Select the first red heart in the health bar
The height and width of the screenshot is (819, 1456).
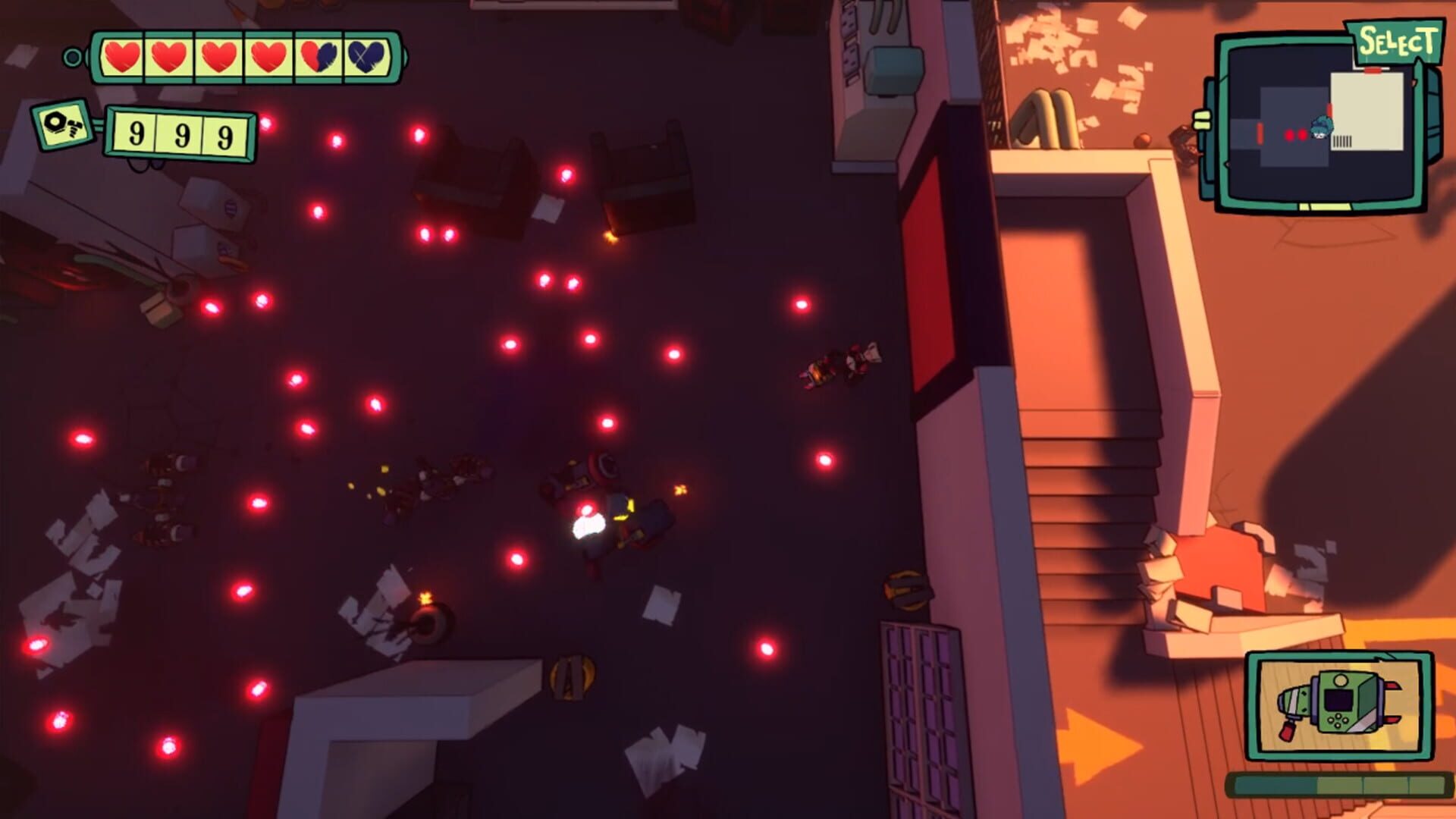(123, 56)
